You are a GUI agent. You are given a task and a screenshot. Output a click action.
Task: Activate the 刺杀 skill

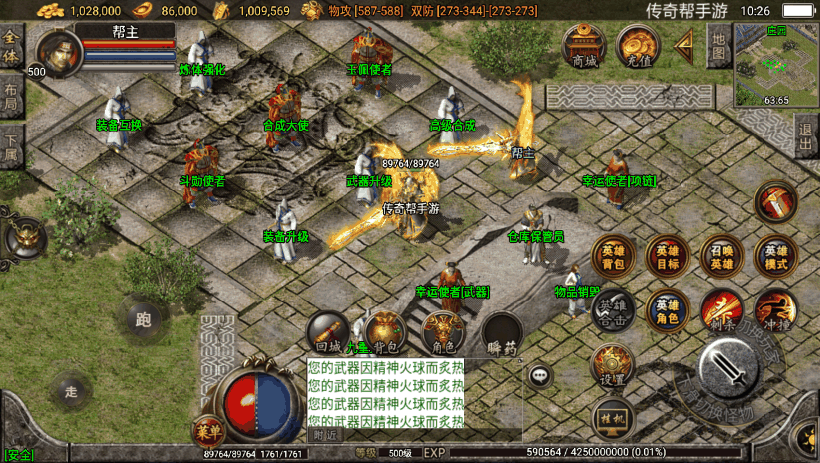pyautogui.click(x=721, y=310)
